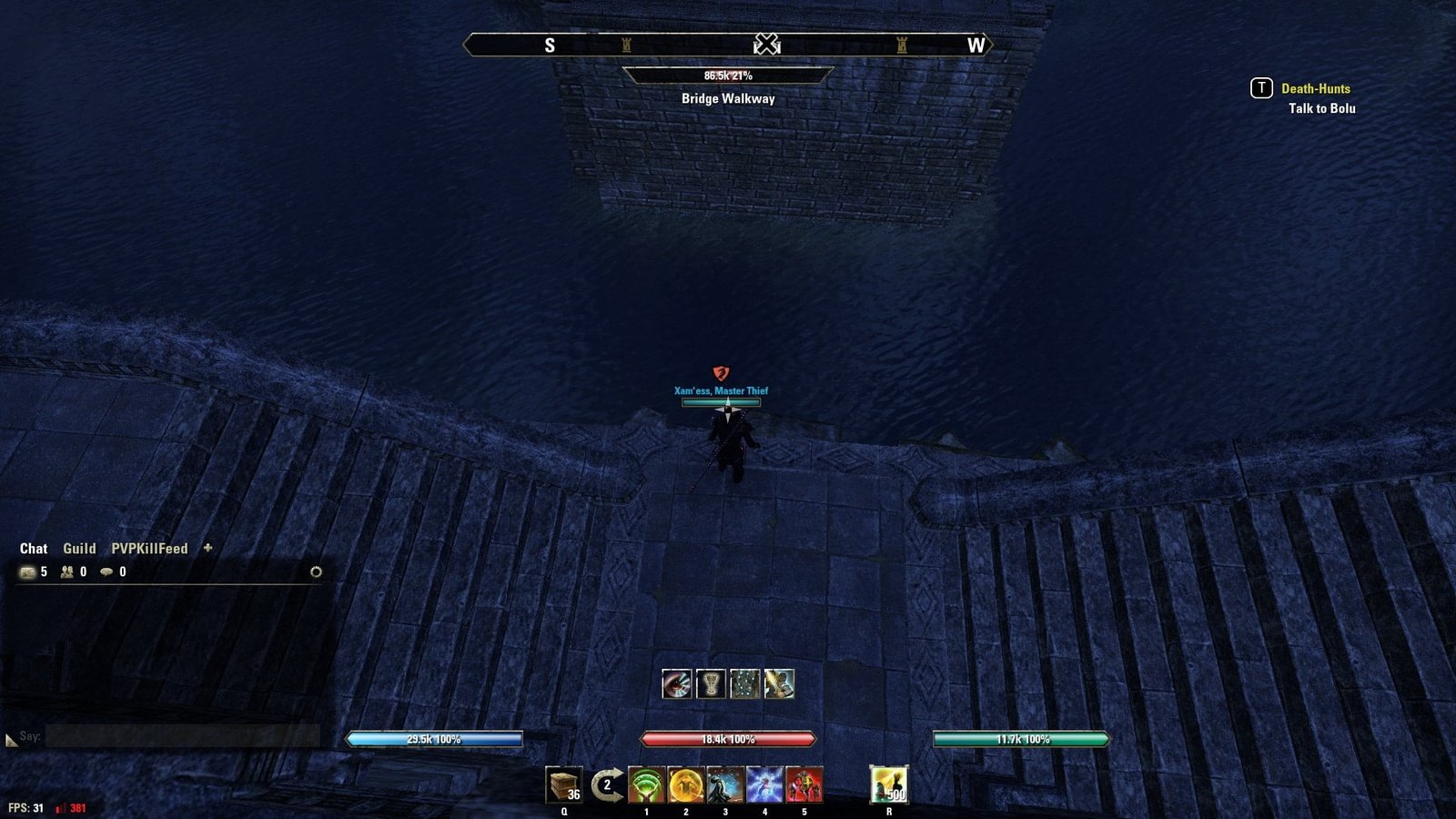Click the speech bubble notifications icon

106,572
